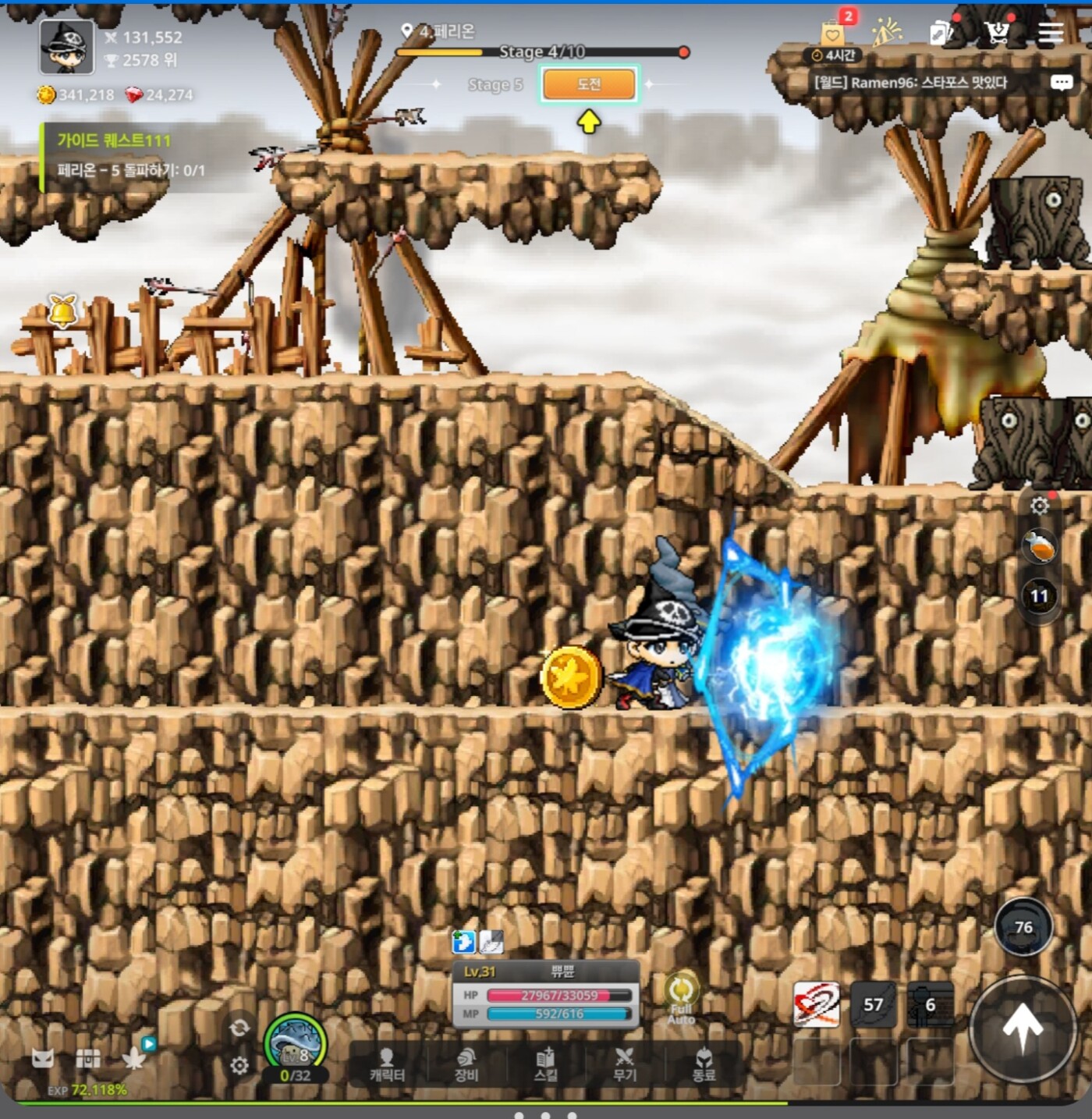Screen dimensions: 1092x1119
Task: Open the 장비 equipment tab
Action: point(466,1064)
